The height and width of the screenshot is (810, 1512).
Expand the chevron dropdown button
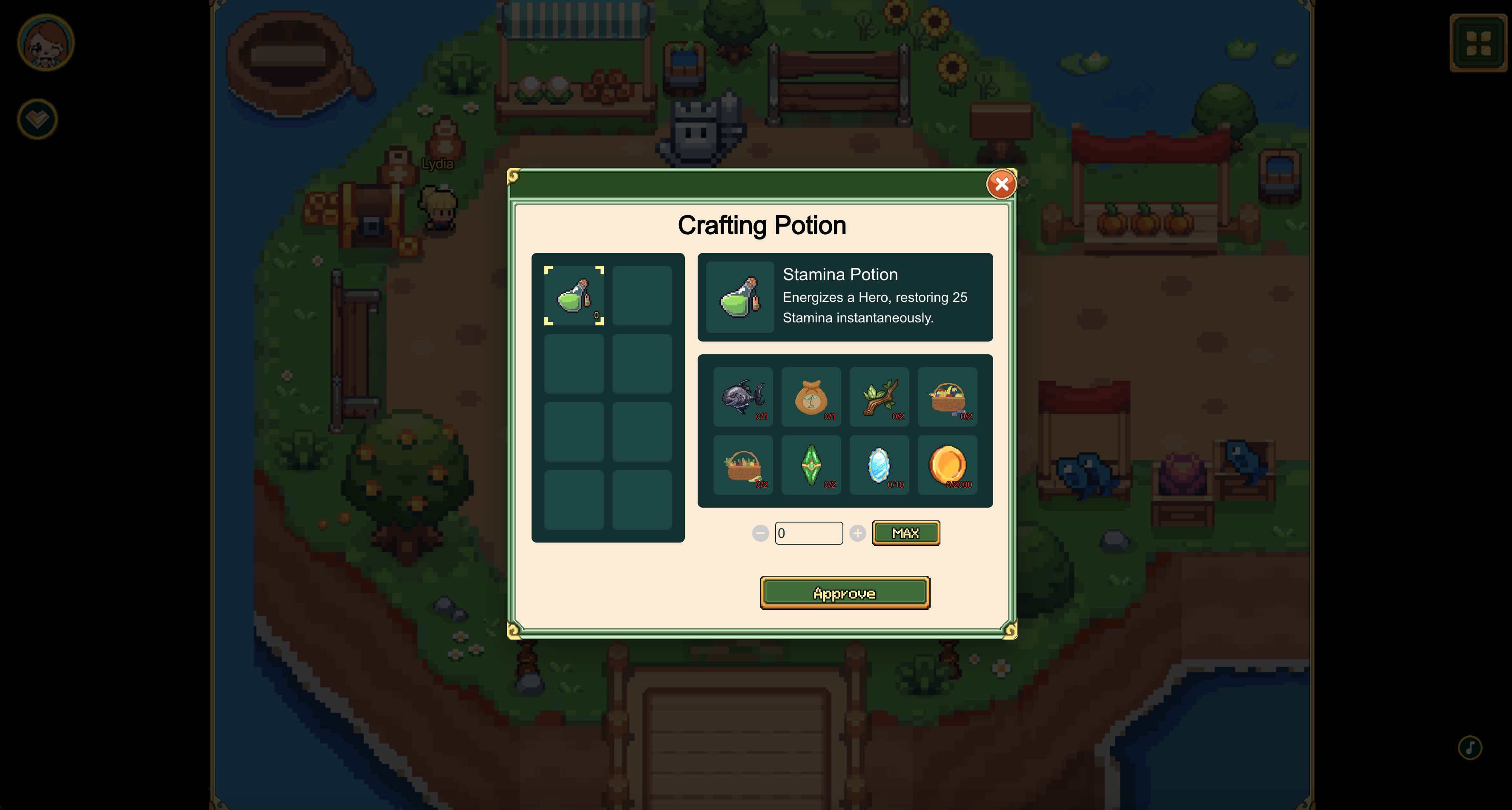pos(37,119)
